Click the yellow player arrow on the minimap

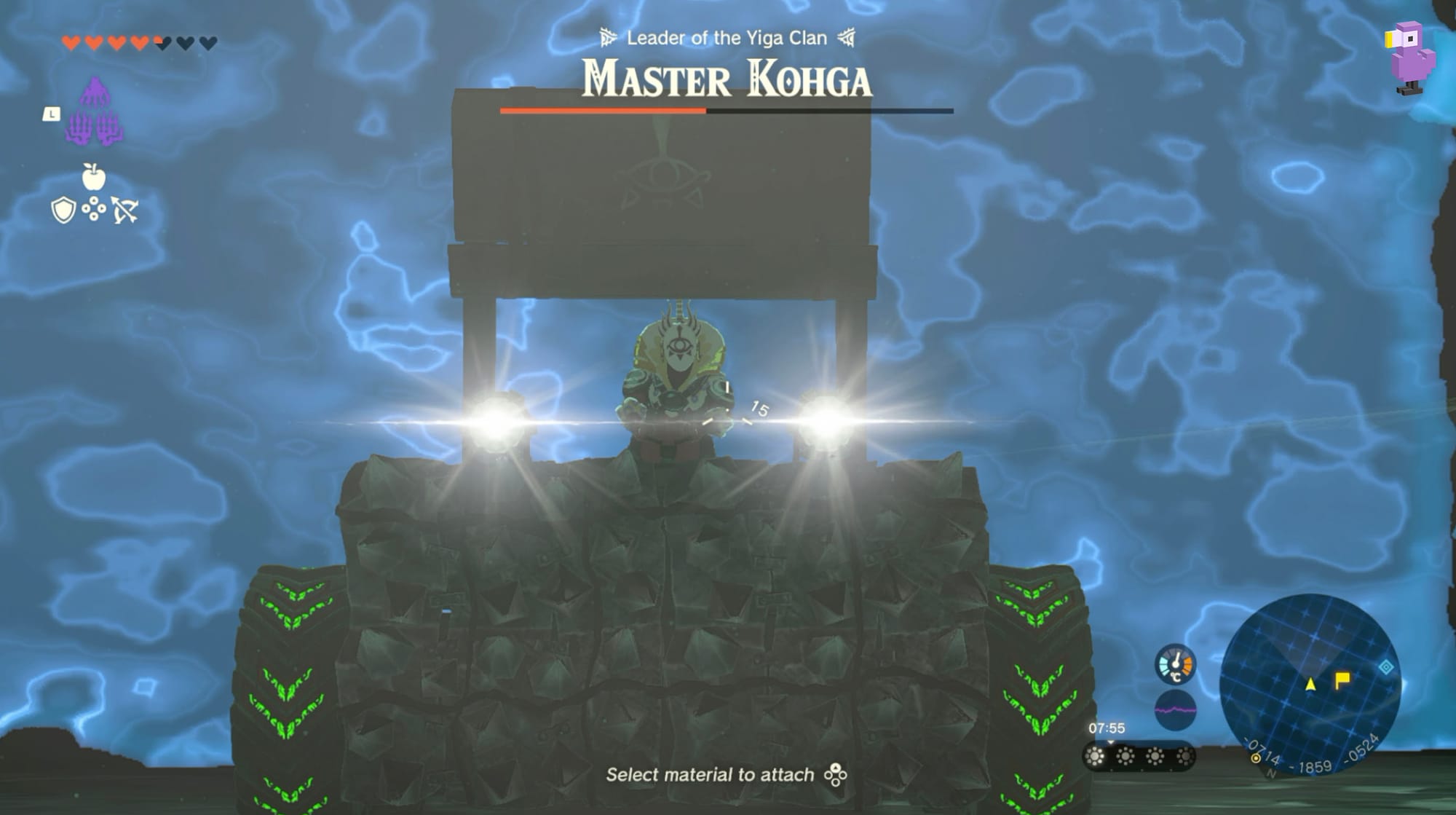click(1310, 683)
